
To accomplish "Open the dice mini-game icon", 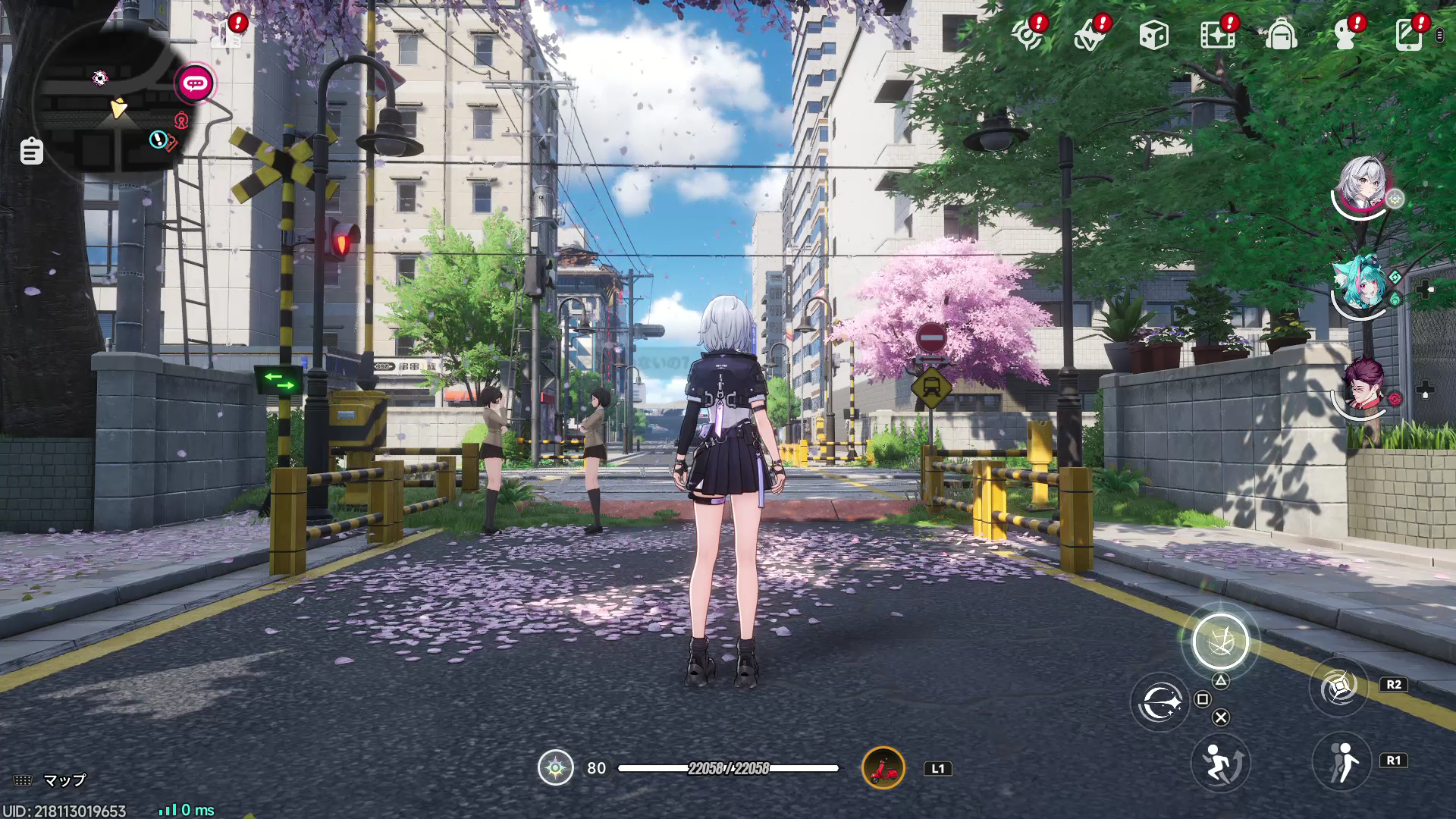I will coord(1154,35).
